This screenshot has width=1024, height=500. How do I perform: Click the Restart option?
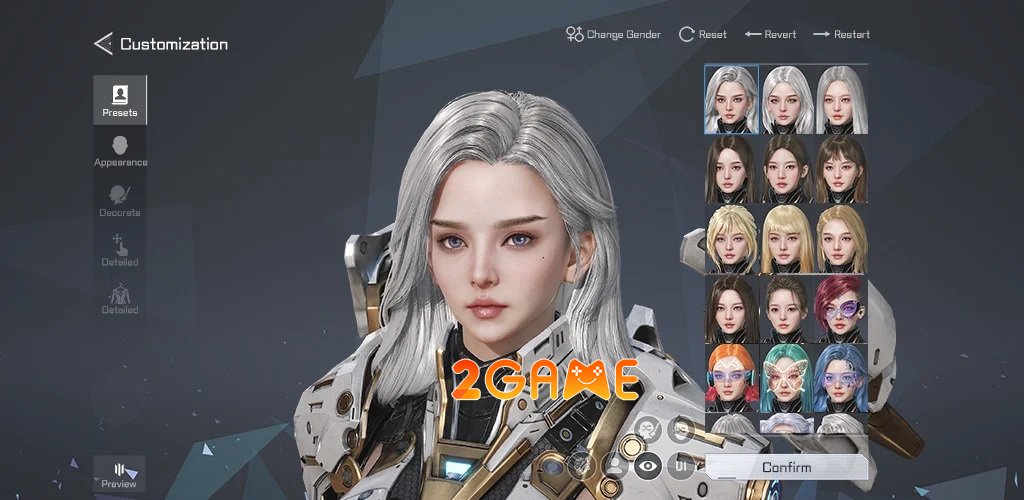(x=841, y=34)
